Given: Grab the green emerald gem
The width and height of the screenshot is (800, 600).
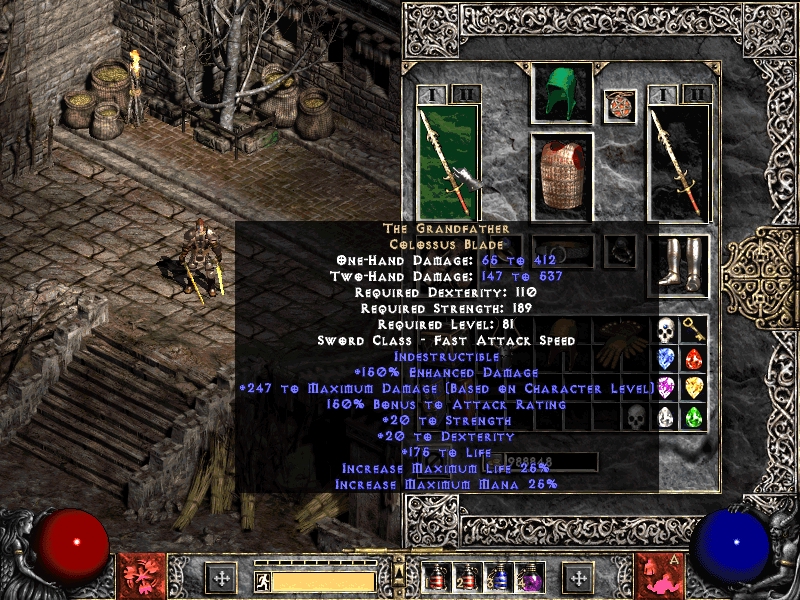Looking at the screenshot, I should click(x=694, y=417).
